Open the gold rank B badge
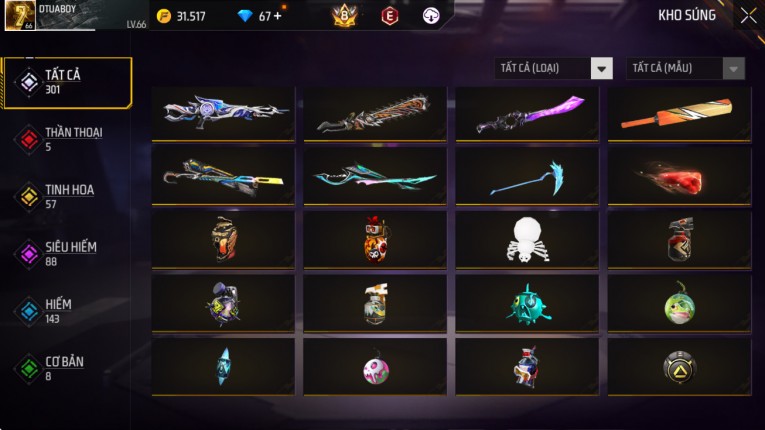 [x=345, y=16]
